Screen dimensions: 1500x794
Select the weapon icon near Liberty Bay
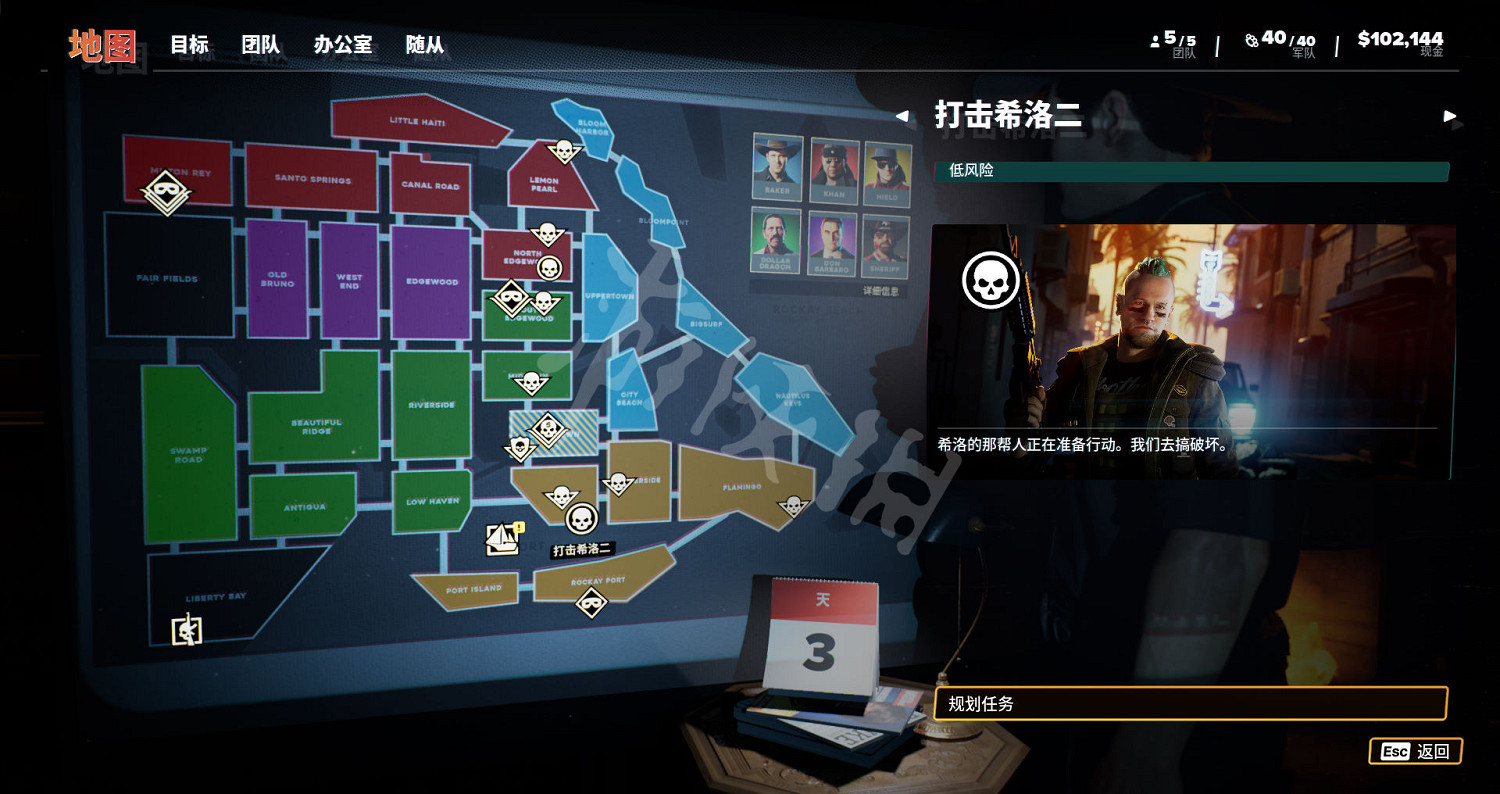tap(186, 632)
